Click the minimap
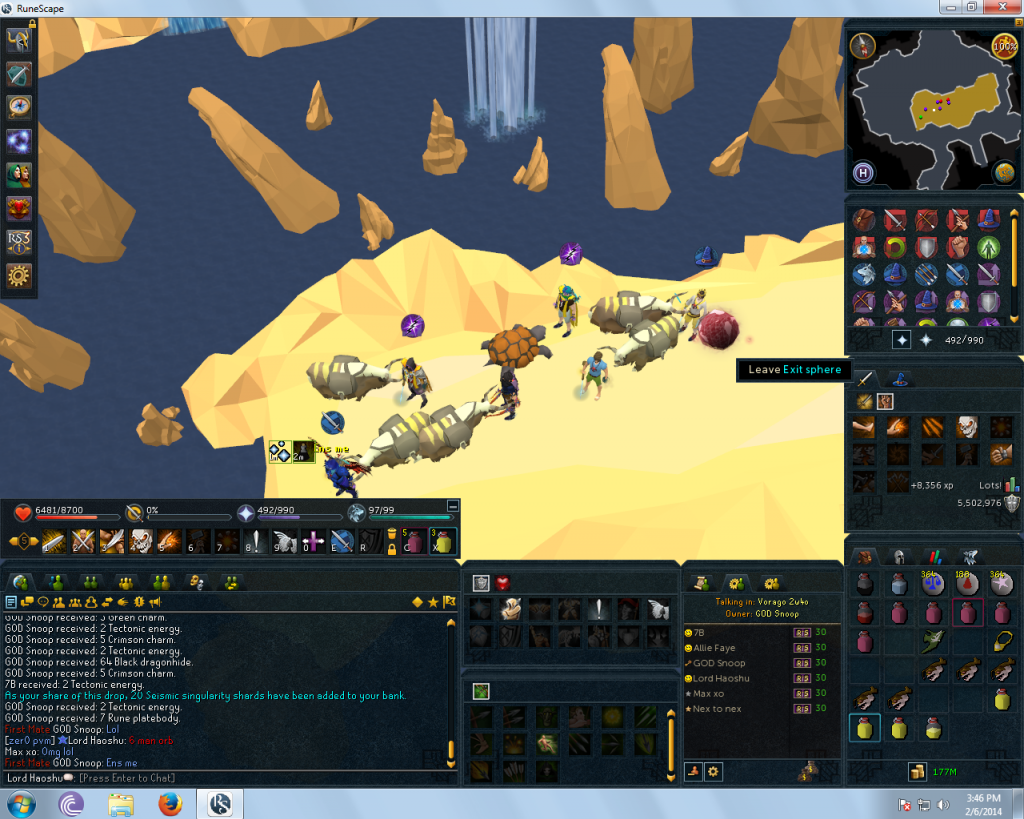 pyautogui.click(x=930, y=110)
